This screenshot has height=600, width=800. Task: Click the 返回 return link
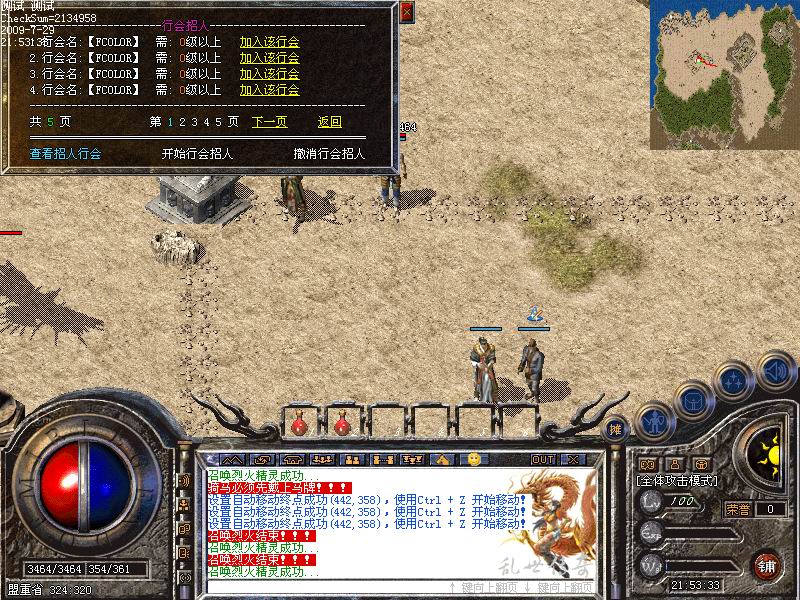pos(330,122)
